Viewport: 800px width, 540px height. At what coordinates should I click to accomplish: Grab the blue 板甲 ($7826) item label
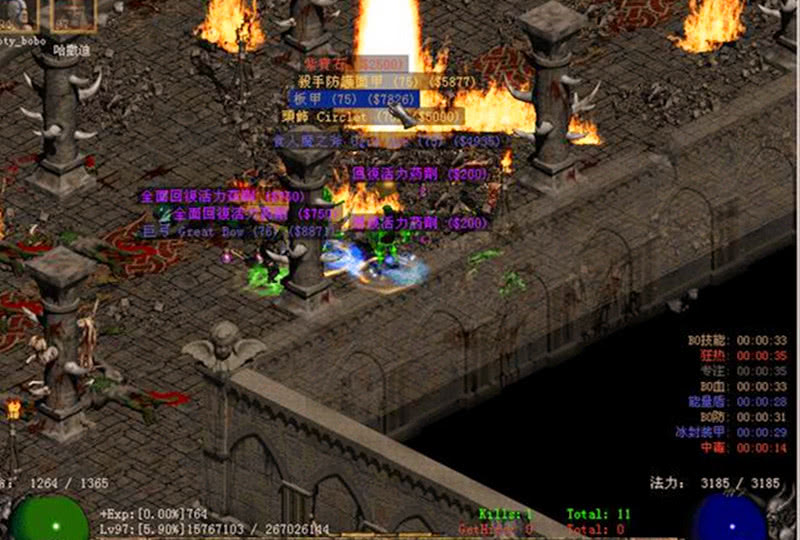[353, 99]
